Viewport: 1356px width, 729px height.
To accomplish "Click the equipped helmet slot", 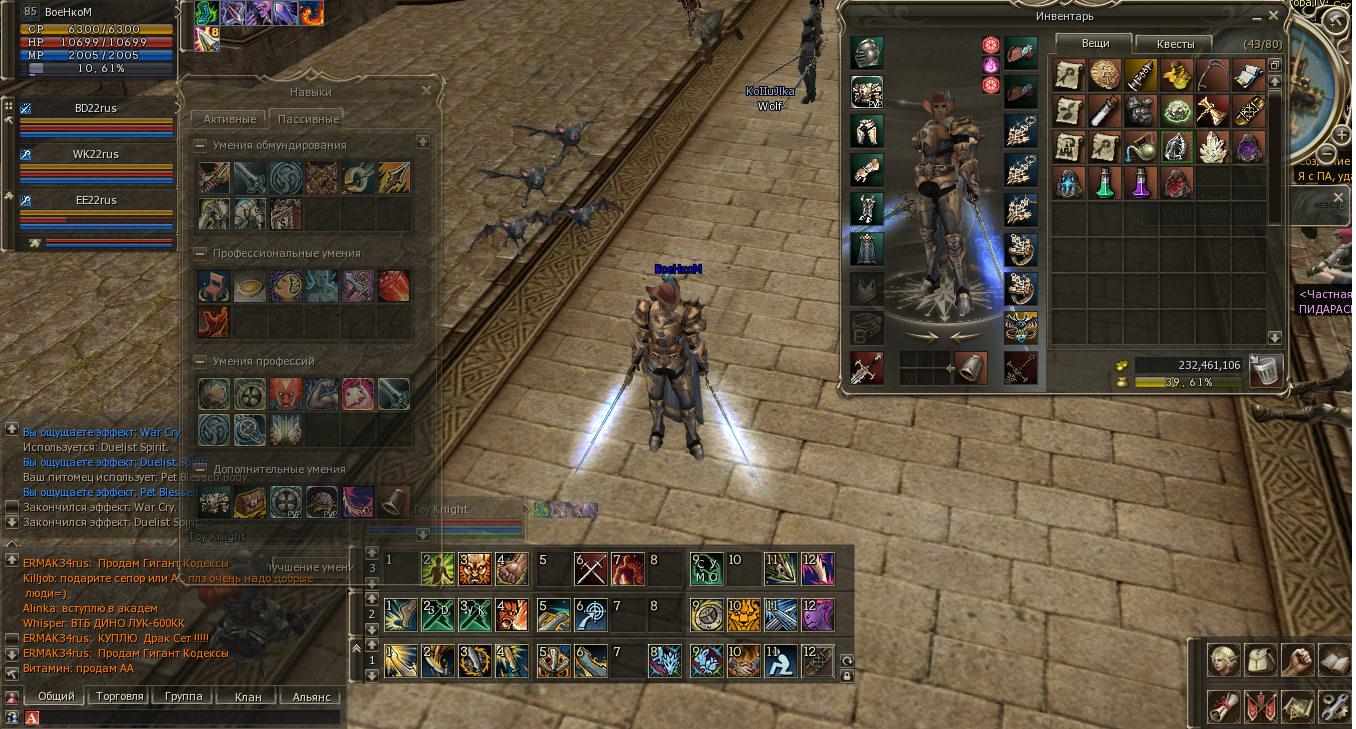I will 866,53.
